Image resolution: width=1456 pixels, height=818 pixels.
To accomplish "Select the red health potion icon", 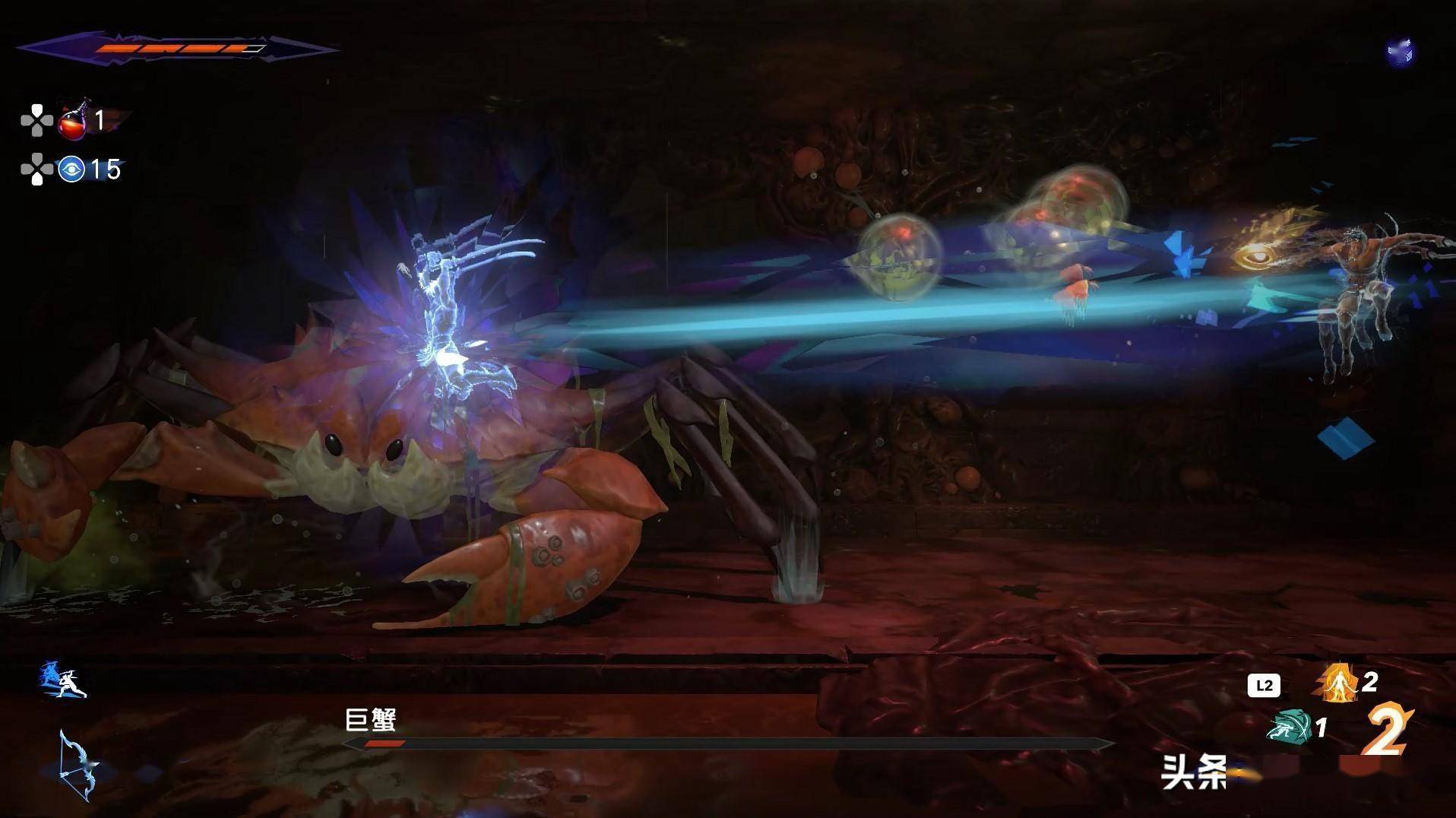I will tap(73, 122).
